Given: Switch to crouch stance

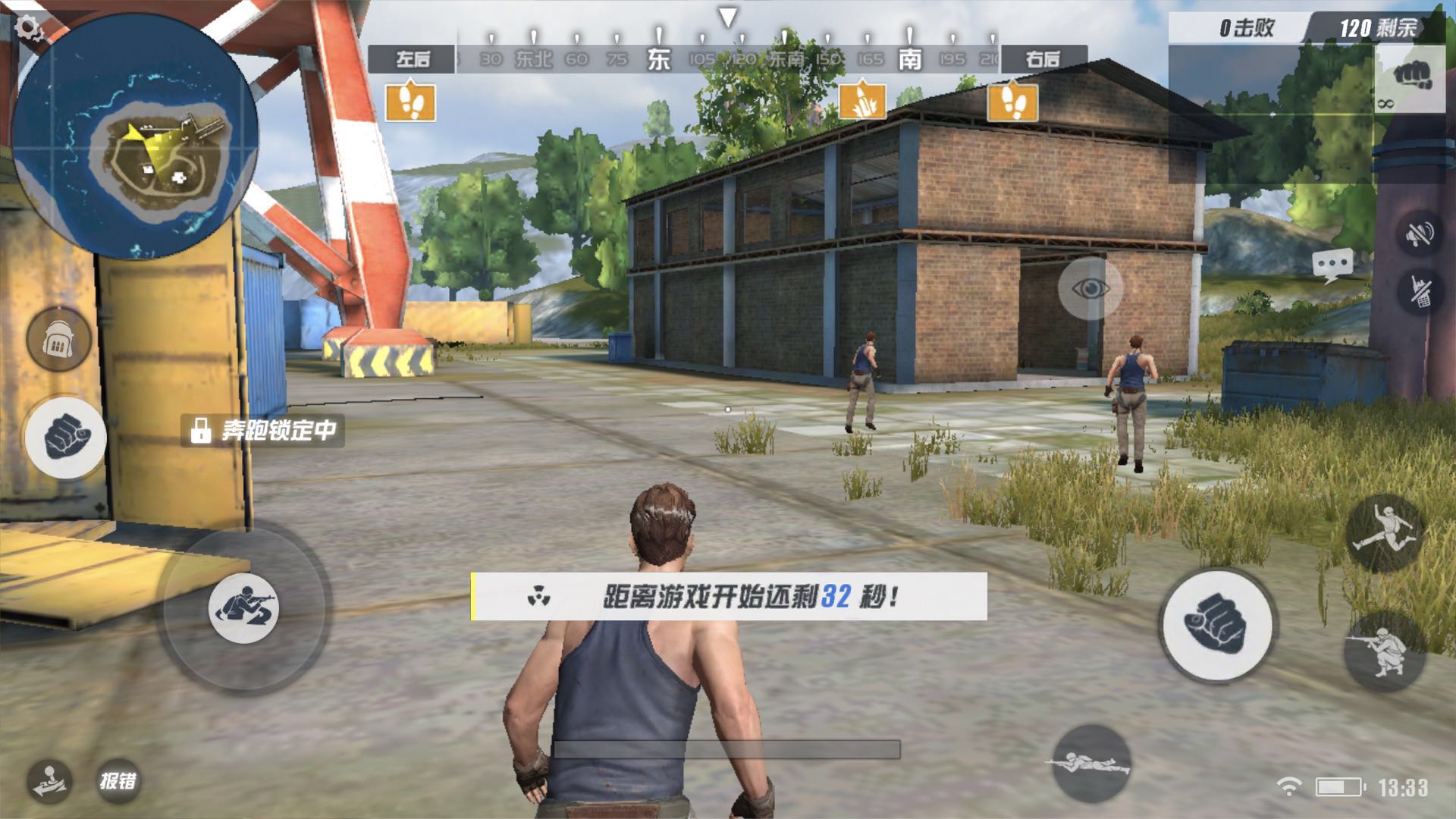Looking at the screenshot, I should (1385, 651).
